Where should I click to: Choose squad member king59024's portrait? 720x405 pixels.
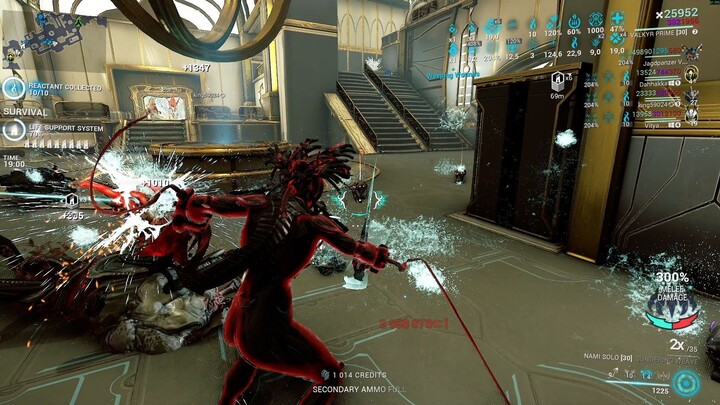[x=692, y=97]
